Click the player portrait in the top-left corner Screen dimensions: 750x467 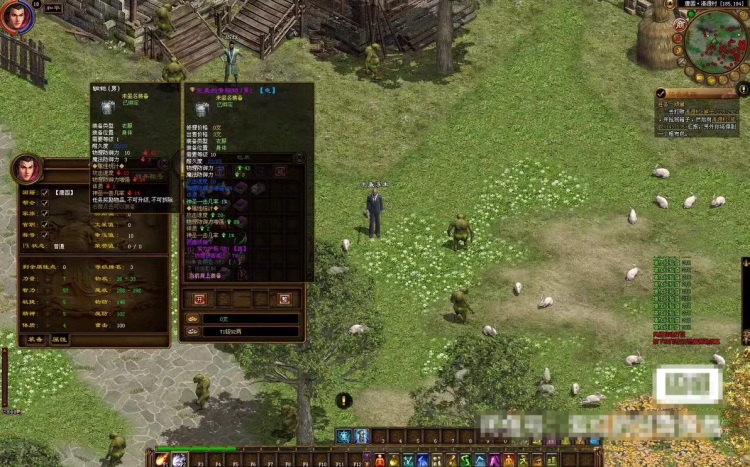[x=16, y=17]
